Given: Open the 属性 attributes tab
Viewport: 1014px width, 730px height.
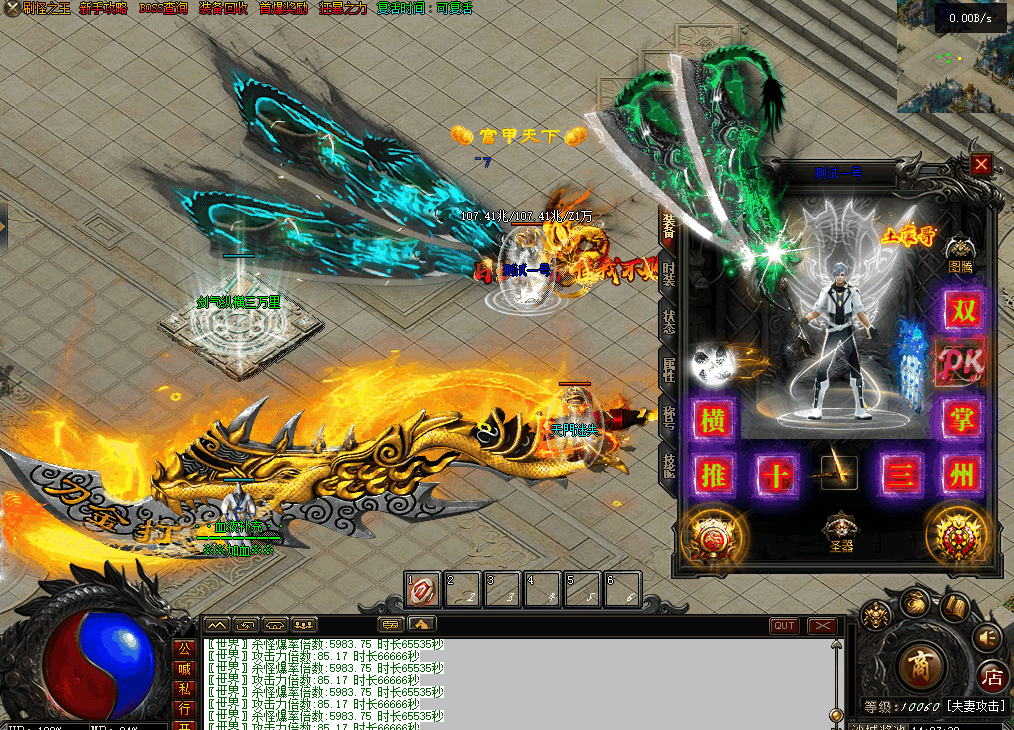Looking at the screenshot, I should coord(668,368).
